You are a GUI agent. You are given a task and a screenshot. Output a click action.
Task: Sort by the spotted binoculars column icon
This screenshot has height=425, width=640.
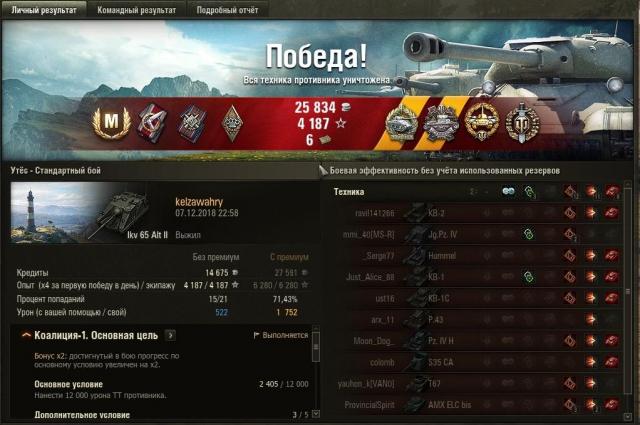(x=508, y=191)
